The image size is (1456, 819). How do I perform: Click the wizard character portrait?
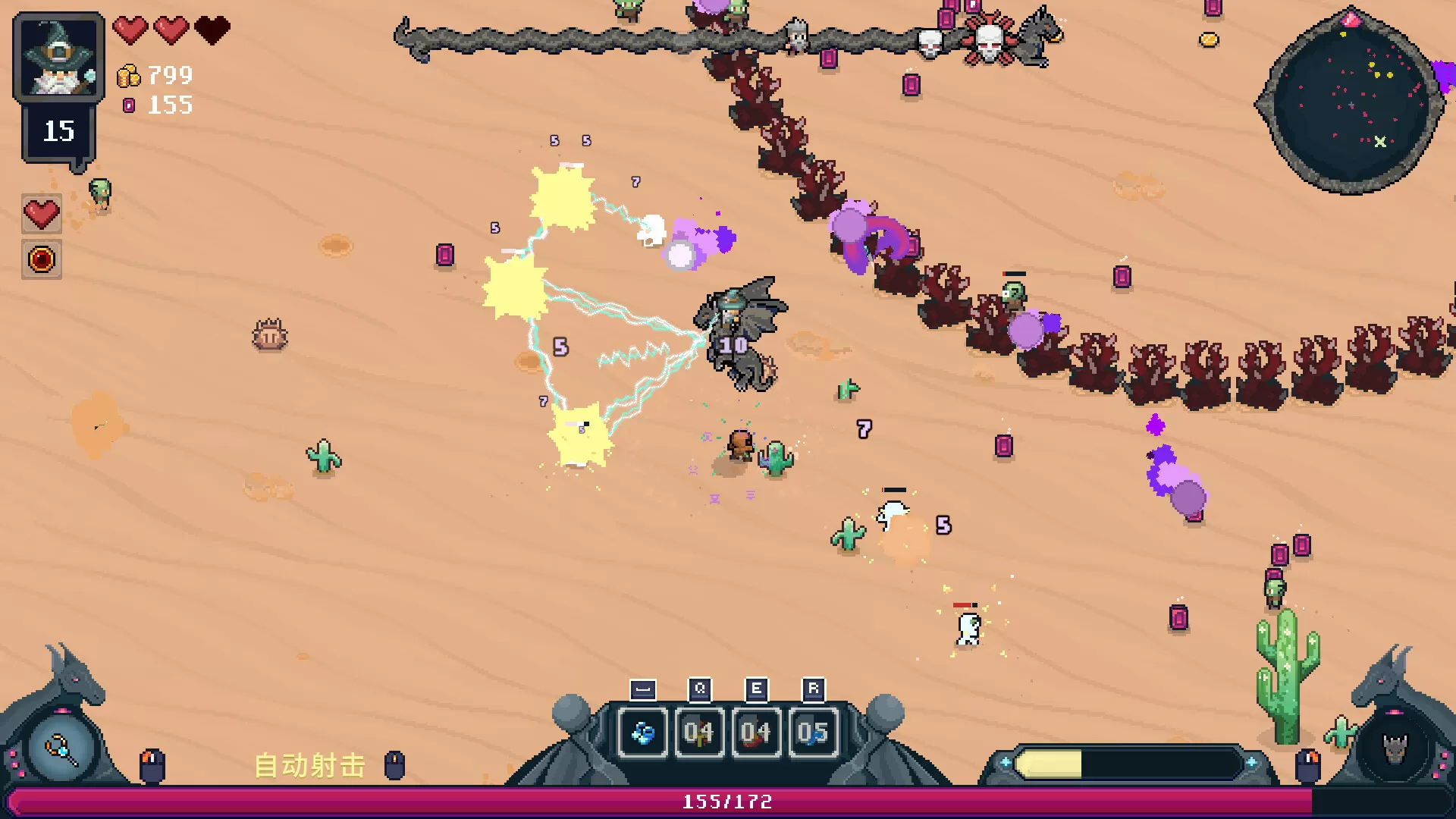[58, 58]
